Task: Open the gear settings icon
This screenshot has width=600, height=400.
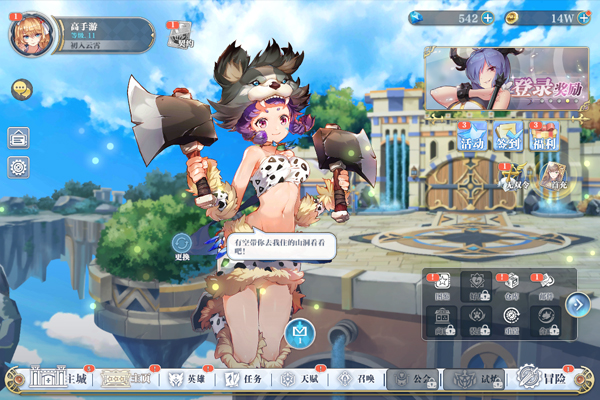Action: coord(18,167)
